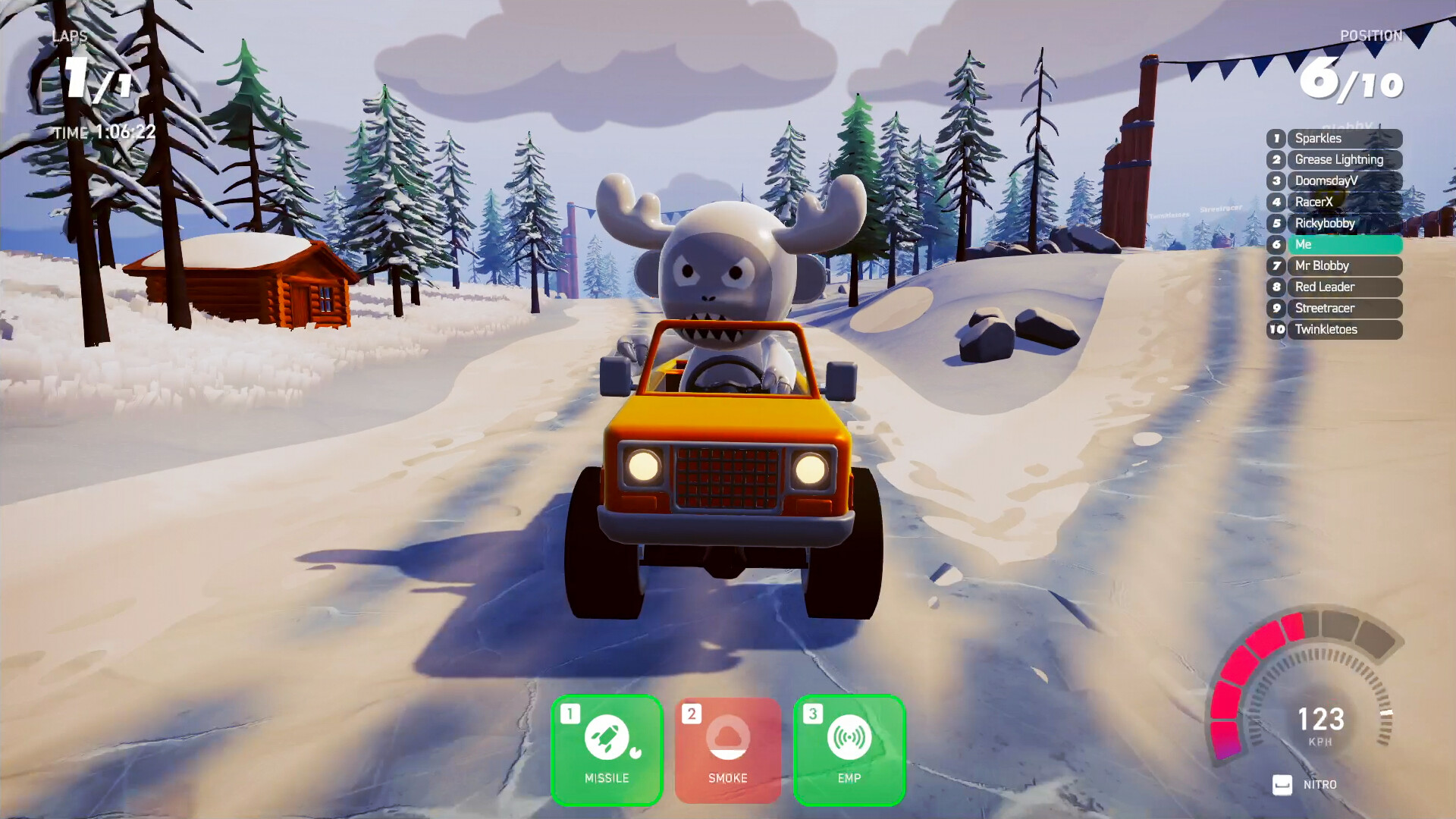The height and width of the screenshot is (819, 1456).
Task: Expand the leaderboard entry for Sparkles
Action: click(x=1345, y=138)
